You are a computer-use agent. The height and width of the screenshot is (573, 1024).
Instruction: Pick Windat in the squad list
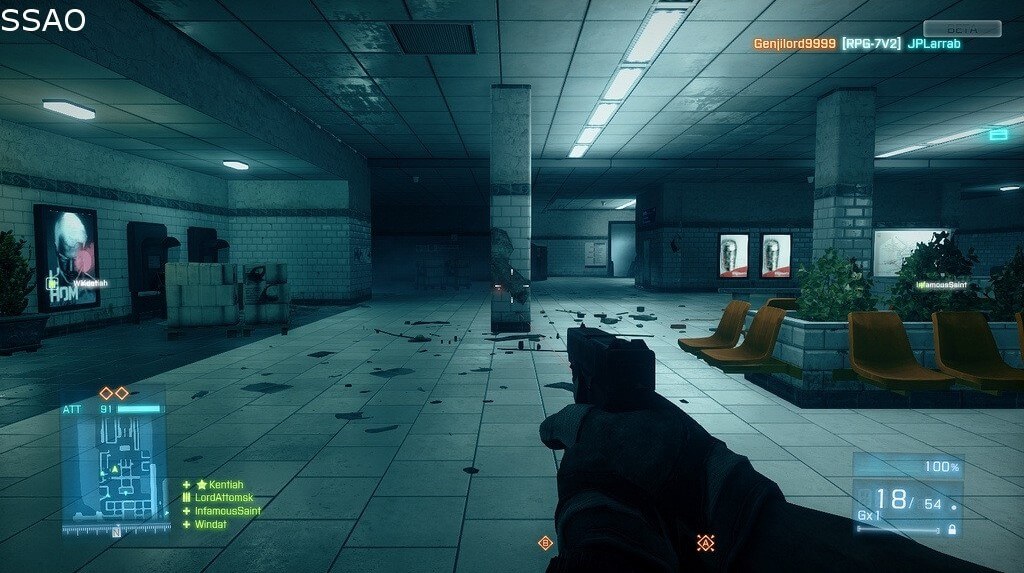click(x=210, y=524)
